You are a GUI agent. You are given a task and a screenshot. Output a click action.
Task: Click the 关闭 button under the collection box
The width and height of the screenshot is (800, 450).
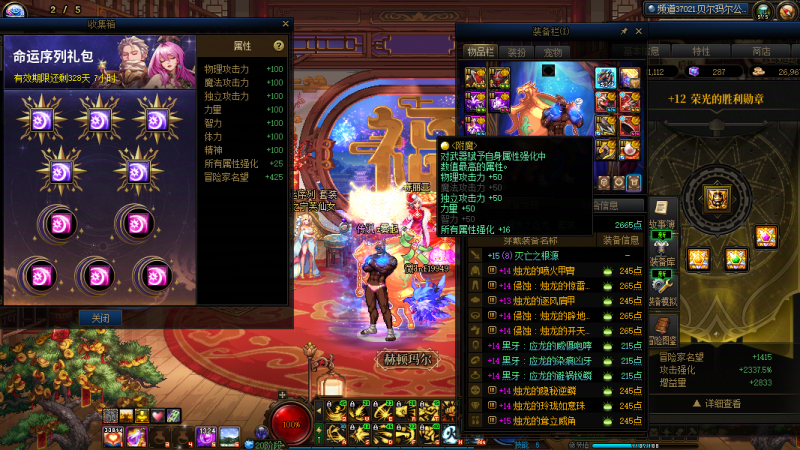[x=100, y=318]
